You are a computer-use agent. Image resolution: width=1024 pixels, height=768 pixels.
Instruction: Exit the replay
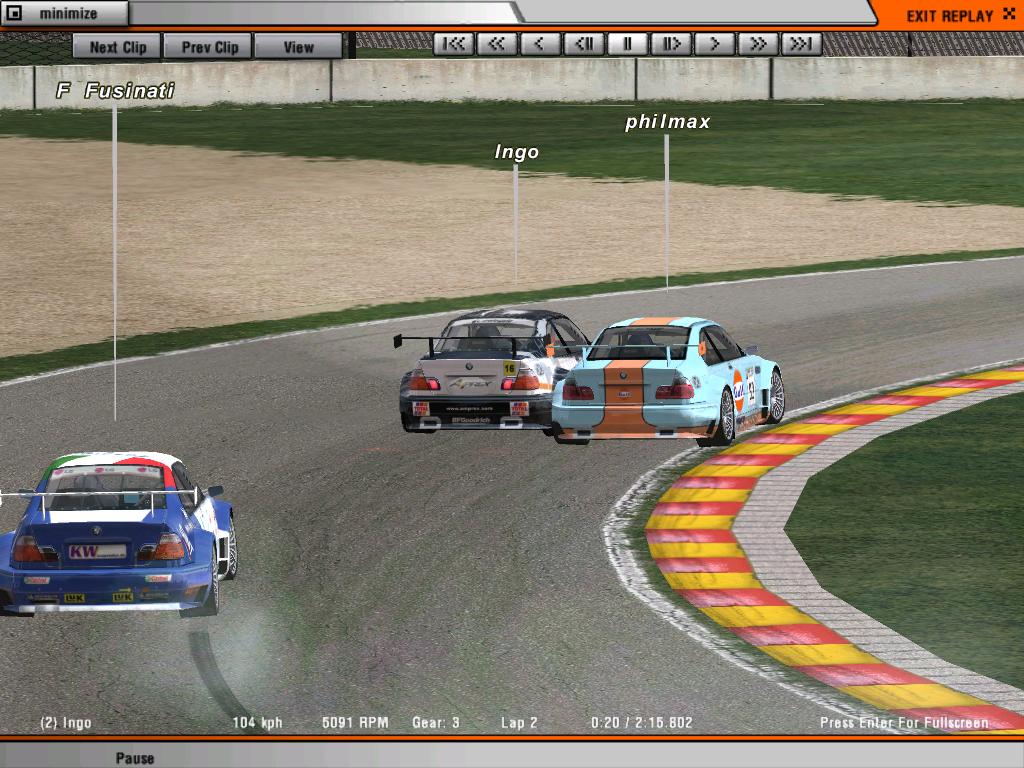[x=948, y=15]
